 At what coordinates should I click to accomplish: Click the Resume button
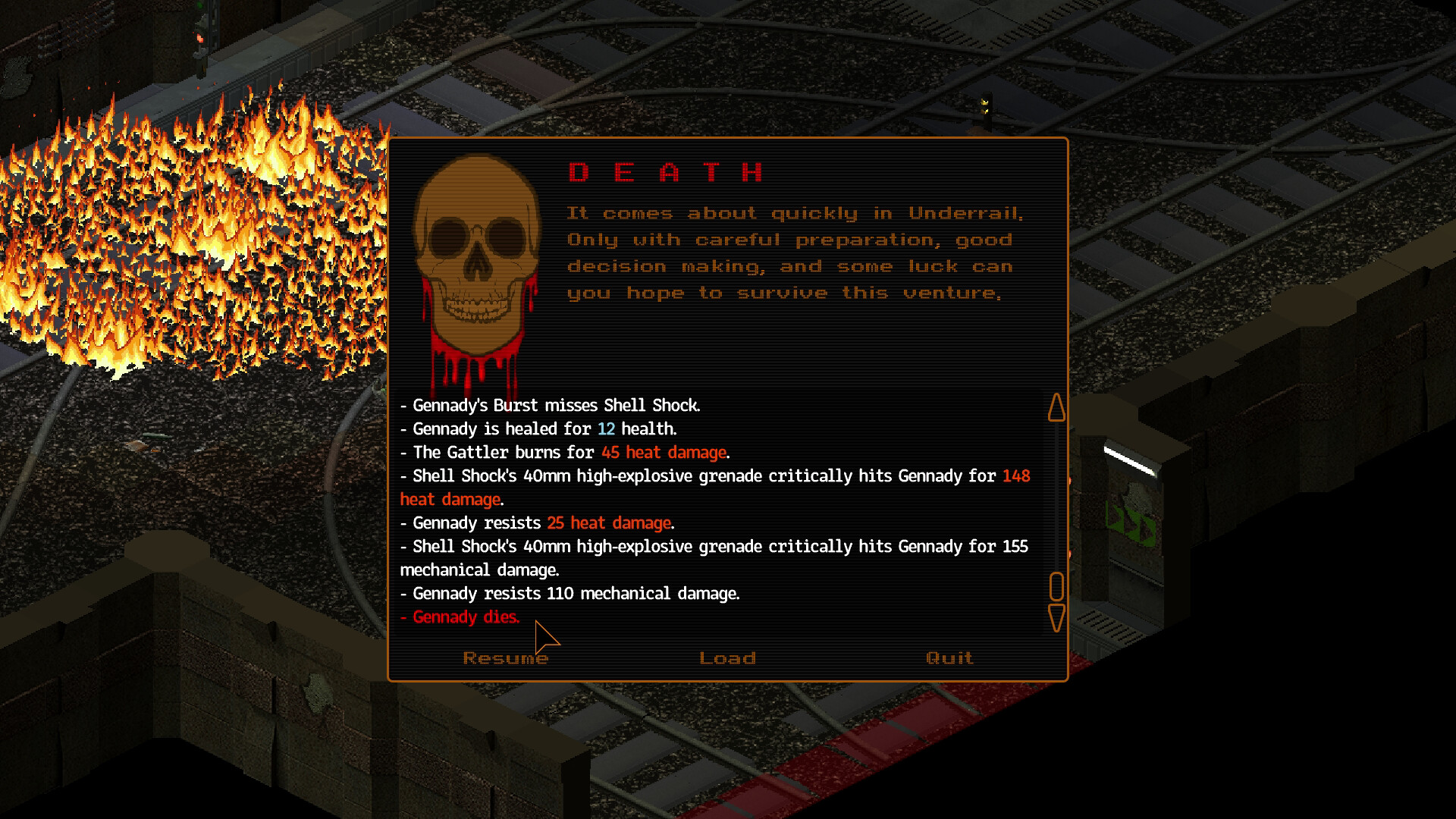[506, 657]
